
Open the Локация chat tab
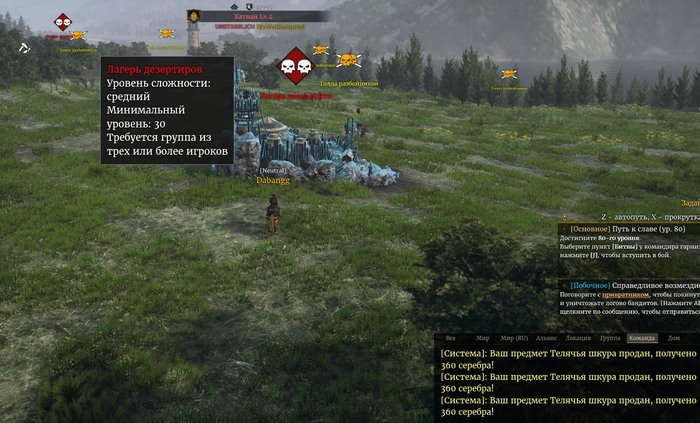point(578,339)
